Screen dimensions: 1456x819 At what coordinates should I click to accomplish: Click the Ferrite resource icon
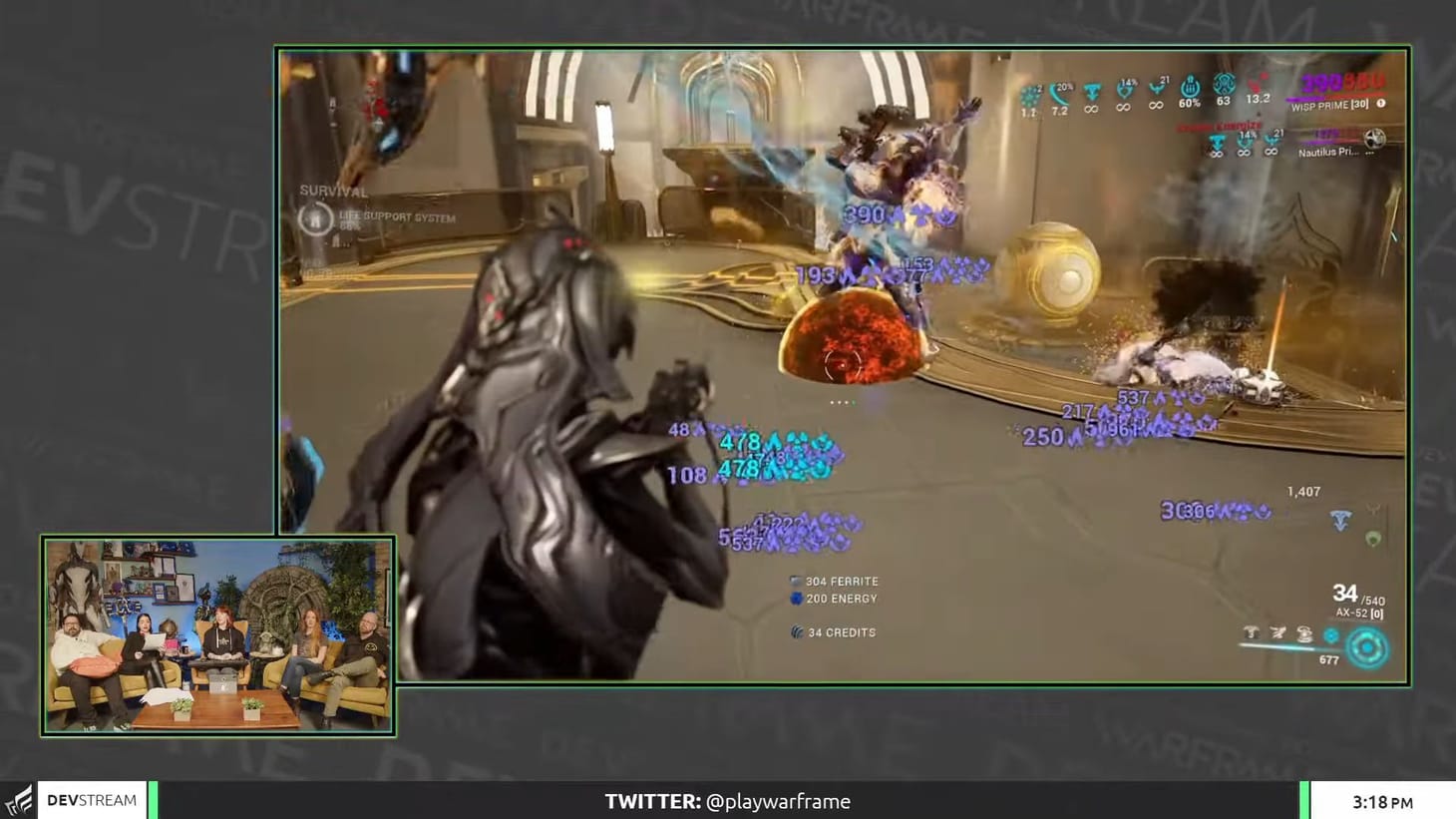click(x=795, y=581)
